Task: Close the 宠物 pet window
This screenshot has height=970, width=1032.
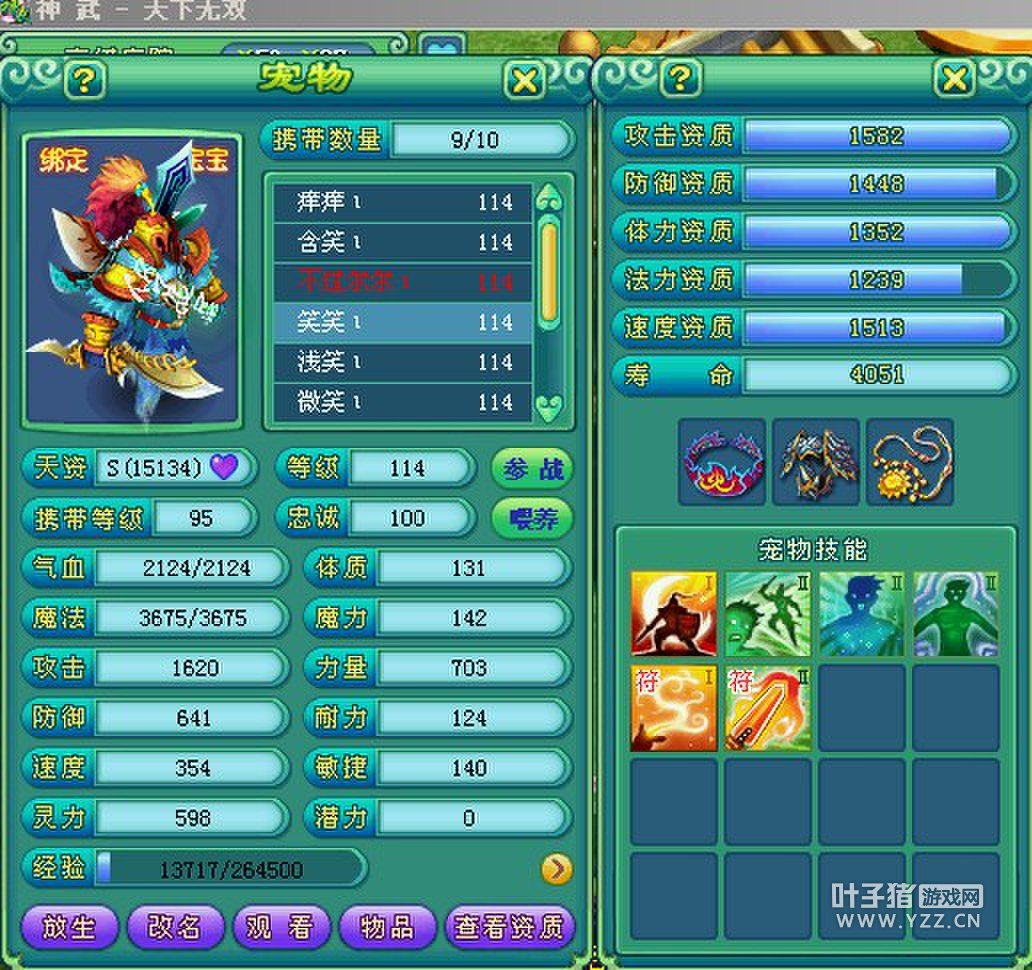Action: point(525,80)
